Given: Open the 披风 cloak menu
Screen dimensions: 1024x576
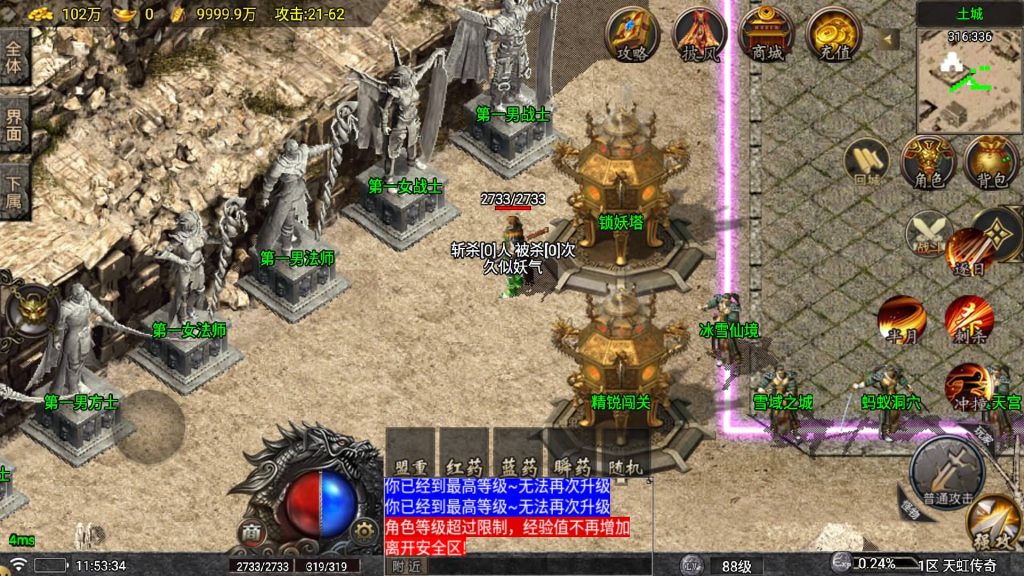Looking at the screenshot, I should coord(700,35).
